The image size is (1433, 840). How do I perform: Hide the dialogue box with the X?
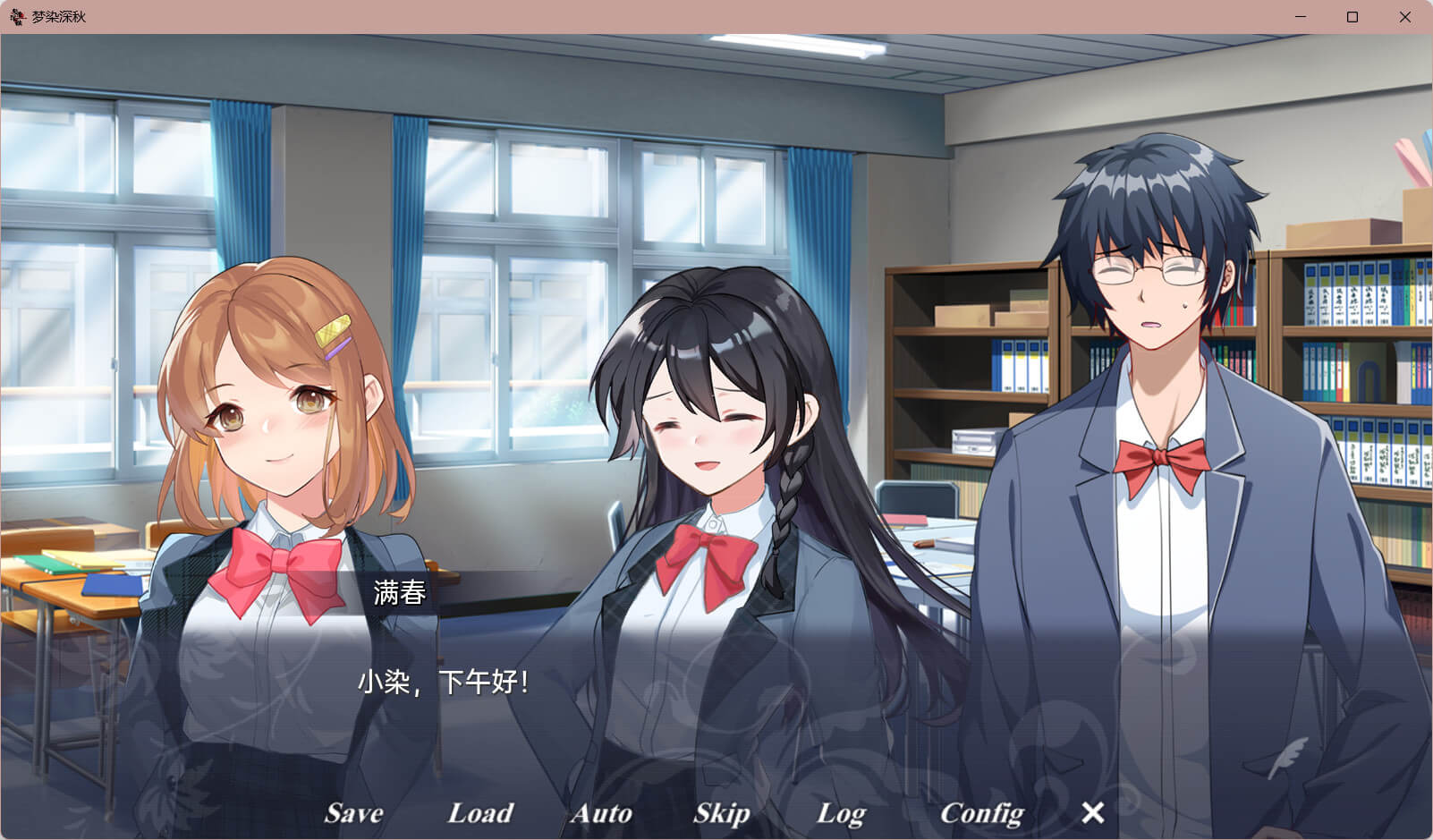click(1092, 812)
